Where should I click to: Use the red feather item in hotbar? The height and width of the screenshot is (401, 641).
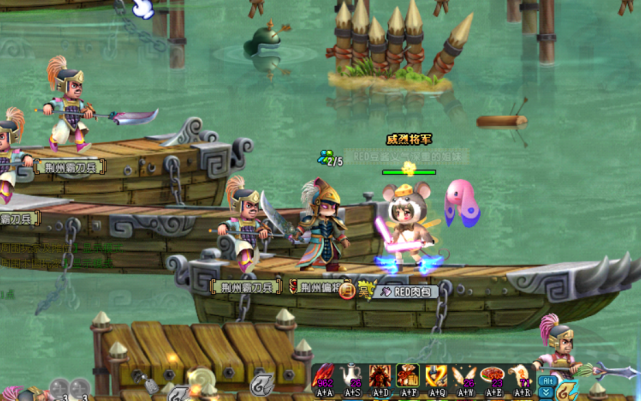[x=325, y=377]
